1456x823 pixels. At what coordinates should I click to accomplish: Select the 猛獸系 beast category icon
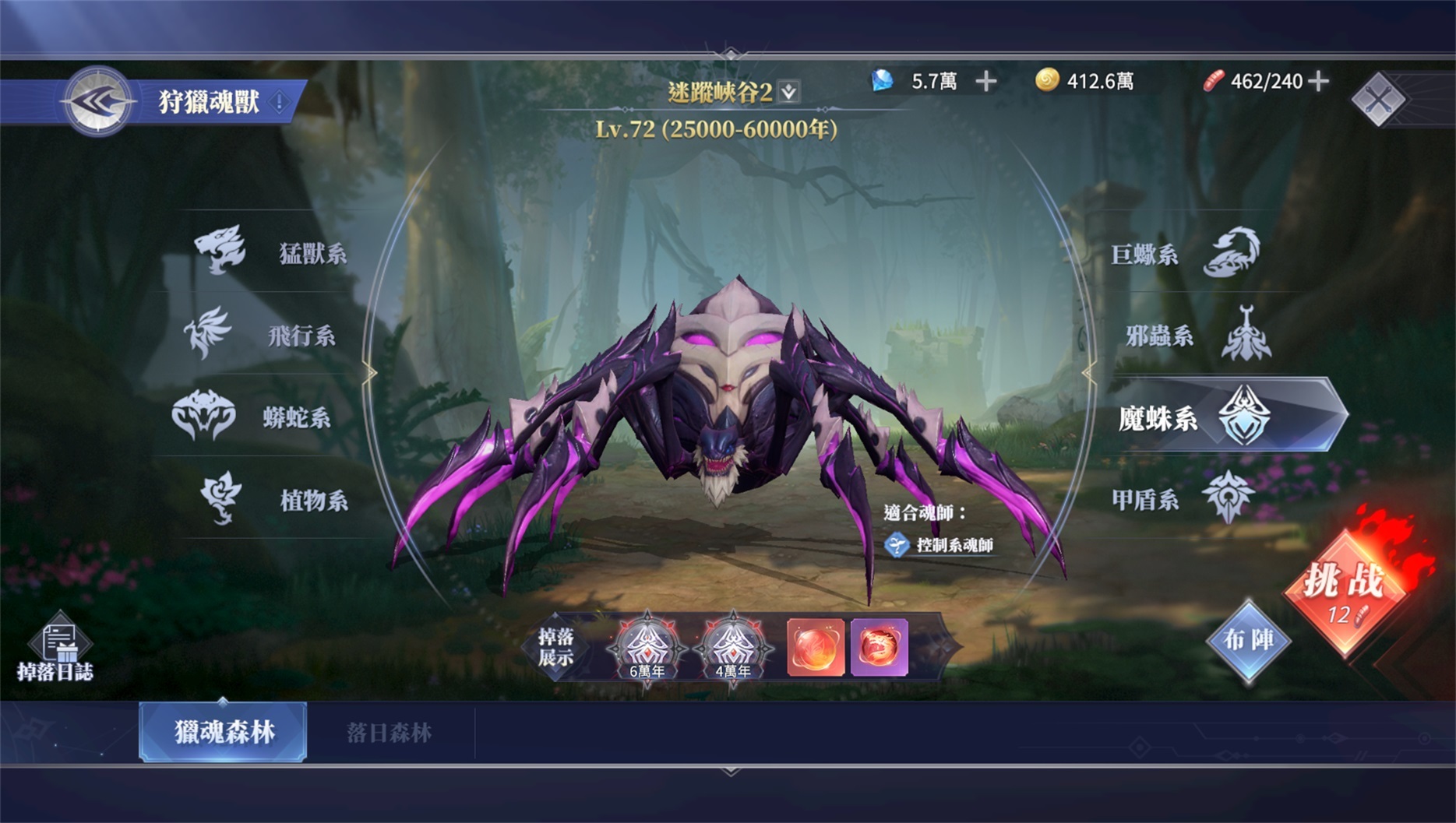220,249
